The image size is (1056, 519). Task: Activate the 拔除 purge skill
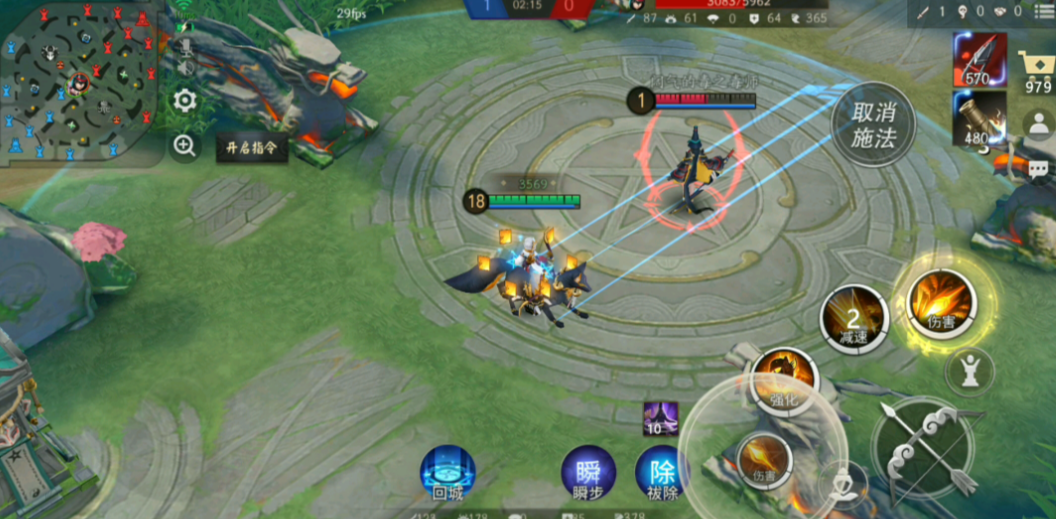click(x=662, y=472)
